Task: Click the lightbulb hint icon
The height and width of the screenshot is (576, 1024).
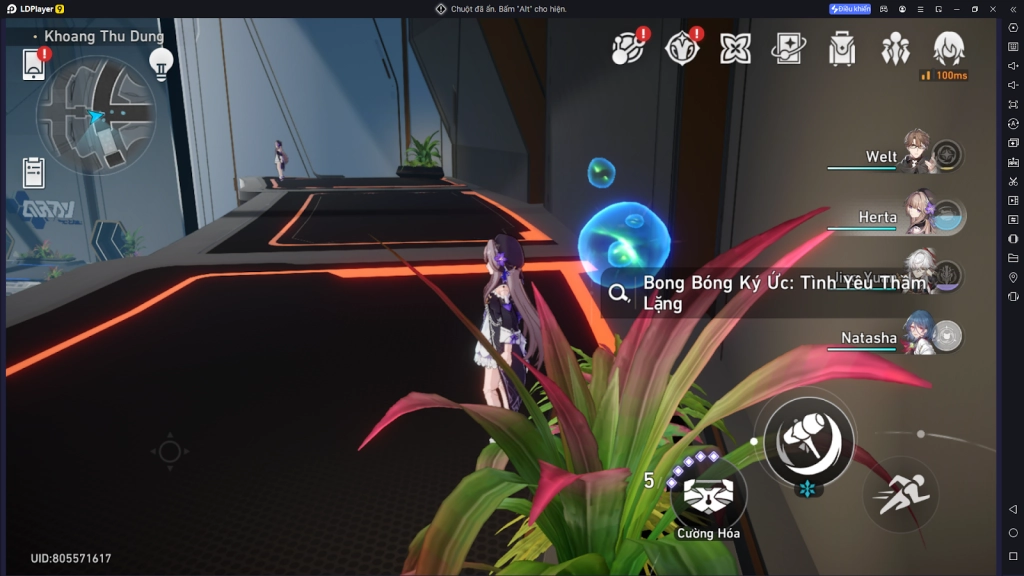Action: tap(160, 62)
